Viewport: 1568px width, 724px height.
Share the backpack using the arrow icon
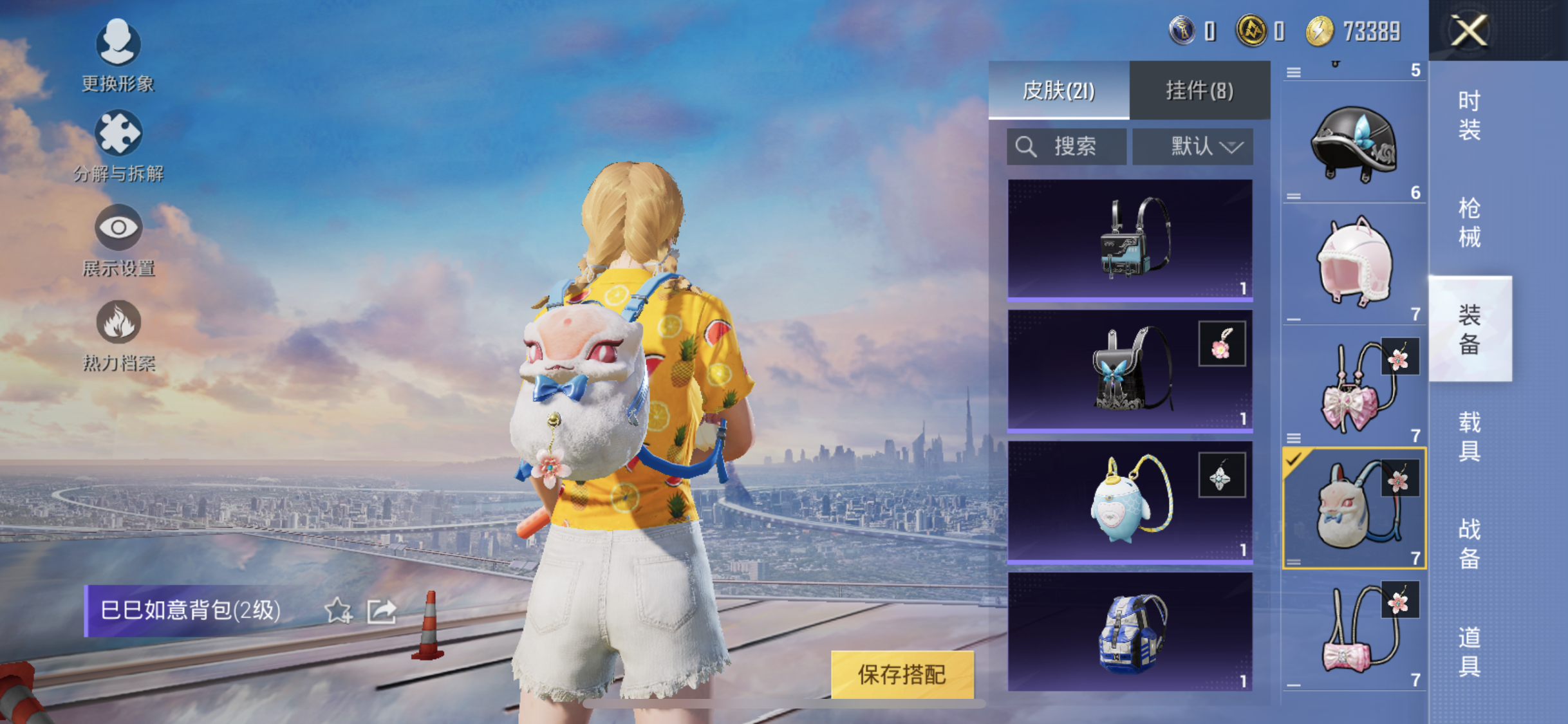(382, 611)
